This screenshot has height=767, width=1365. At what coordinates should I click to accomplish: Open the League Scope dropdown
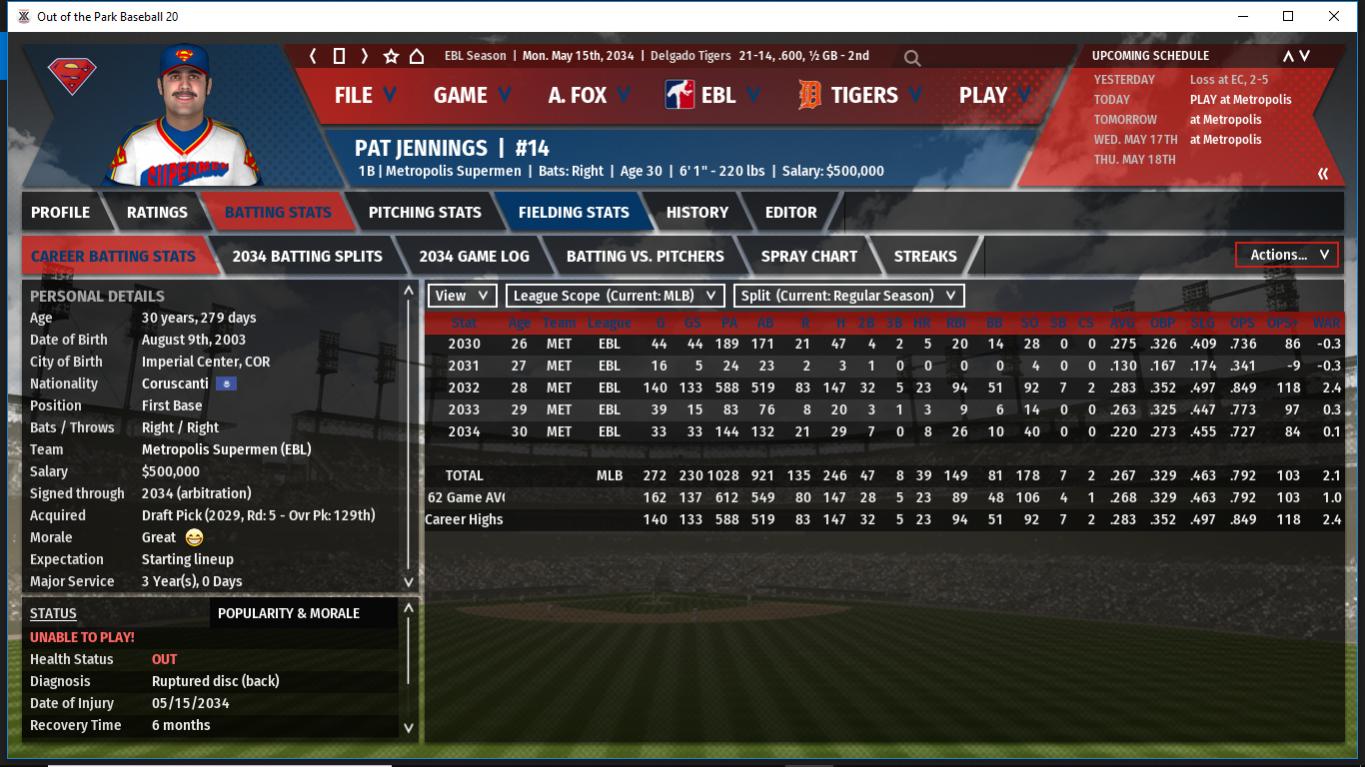click(615, 296)
